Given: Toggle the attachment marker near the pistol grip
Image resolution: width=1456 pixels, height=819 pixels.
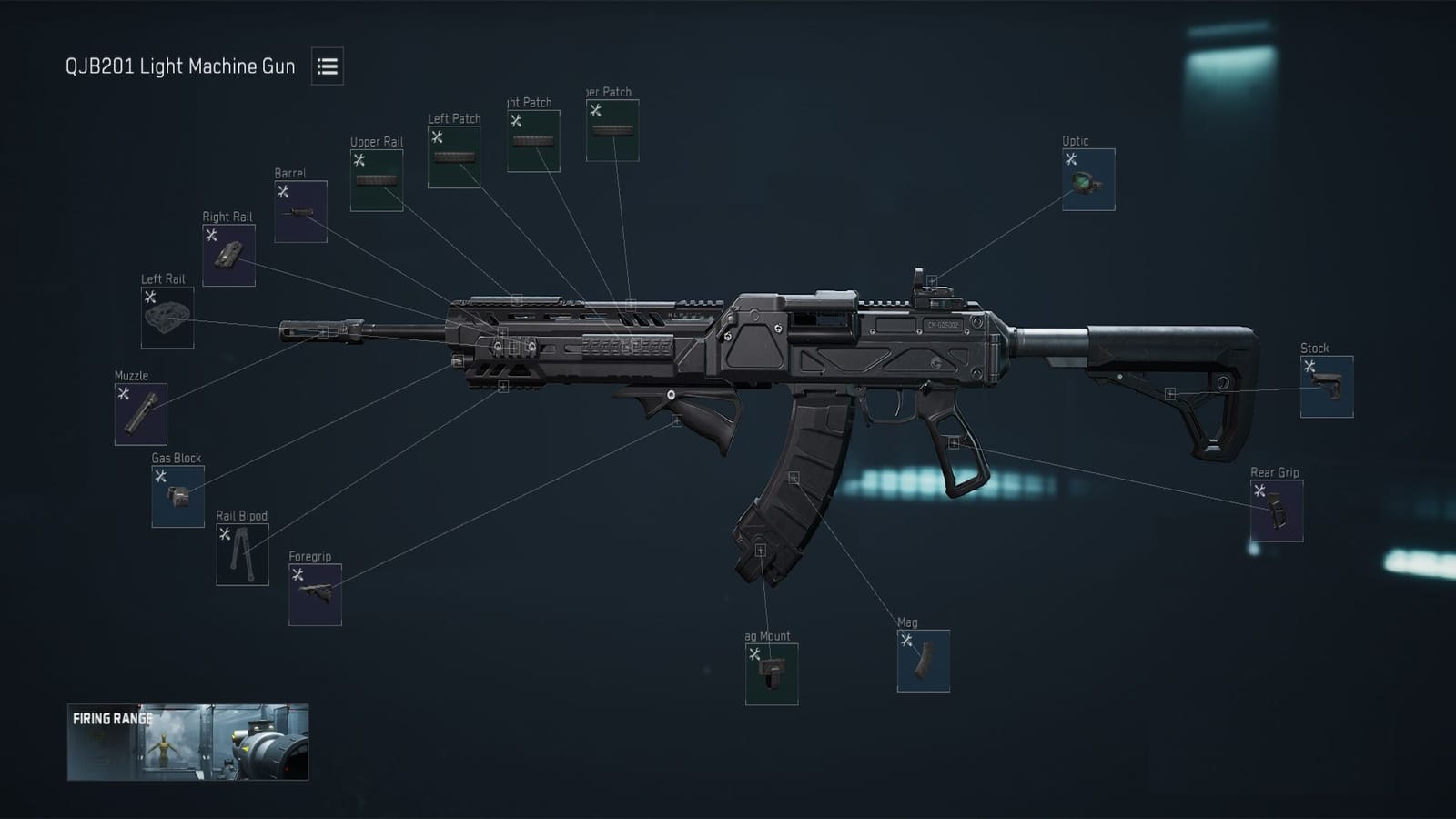Looking at the screenshot, I should click(954, 443).
